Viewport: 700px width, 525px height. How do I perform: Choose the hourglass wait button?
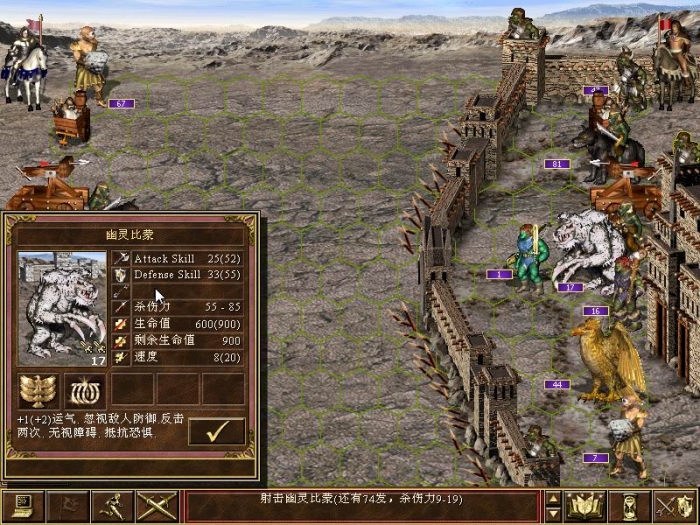631,506
